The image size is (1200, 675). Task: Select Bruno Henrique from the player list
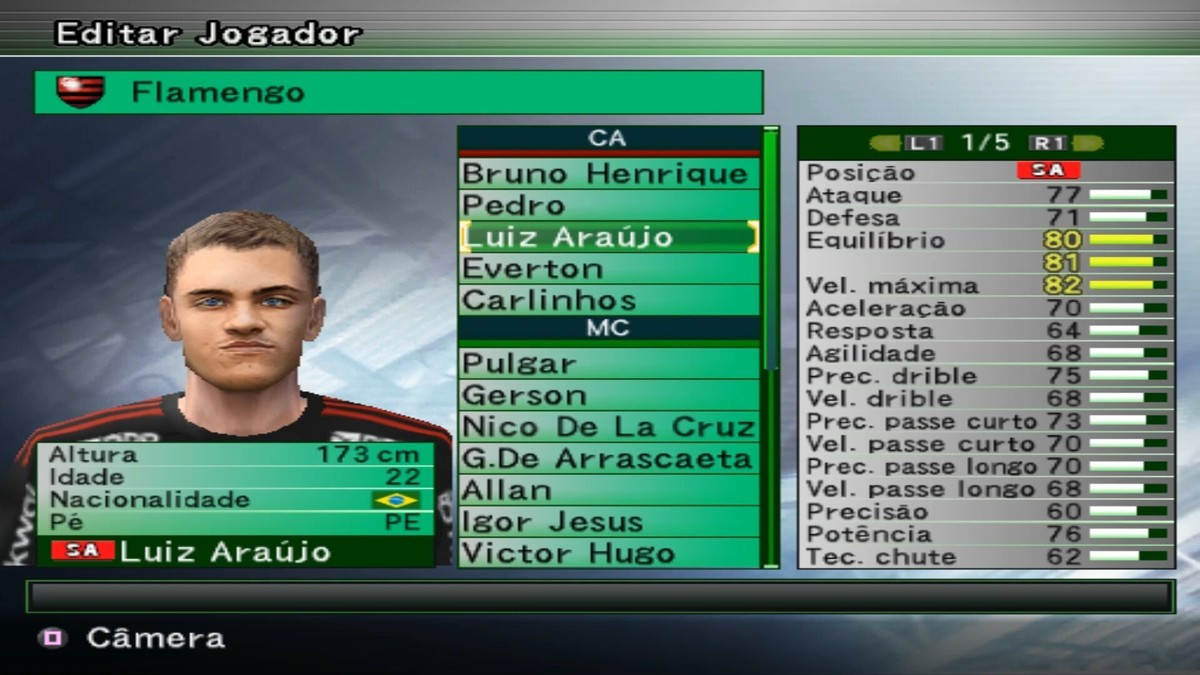tap(607, 174)
